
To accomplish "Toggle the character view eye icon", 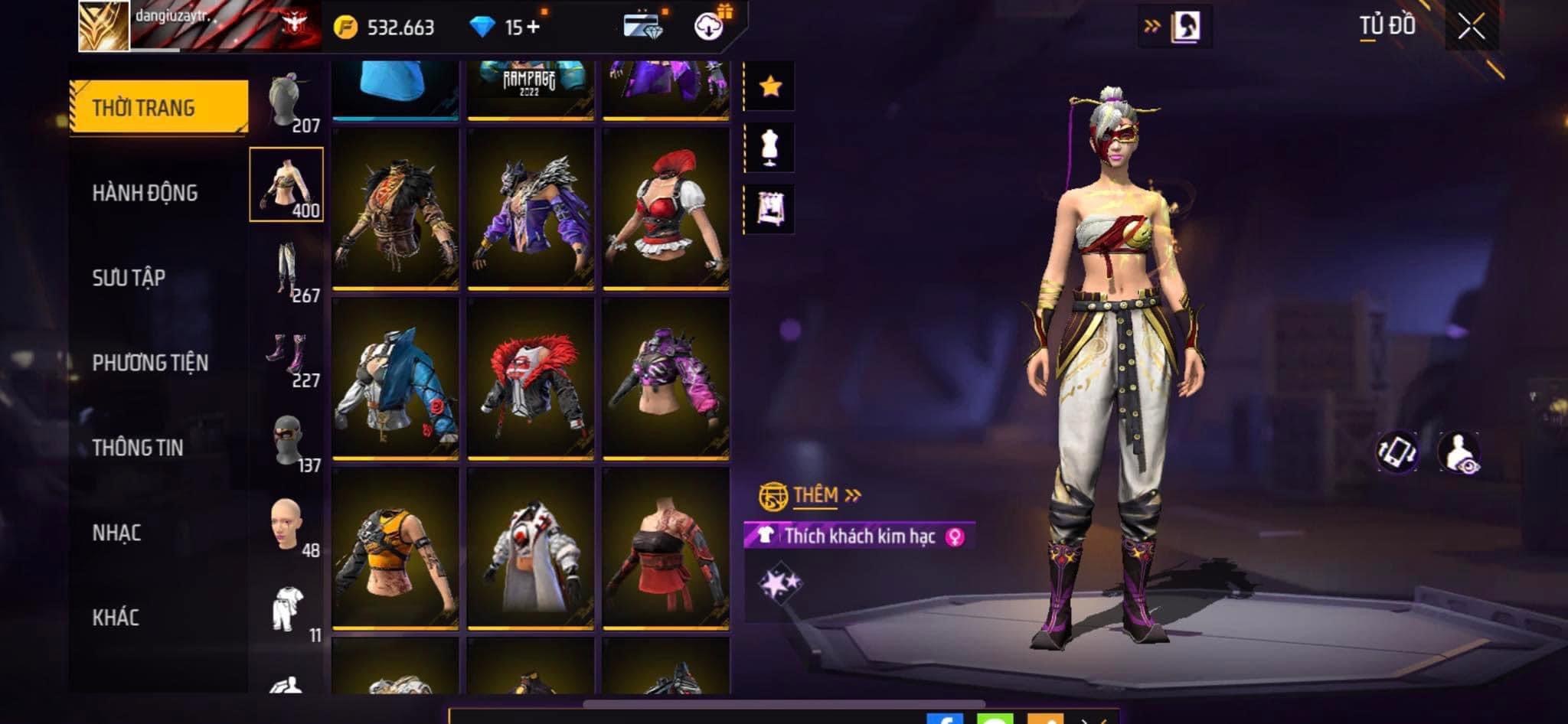I will (x=1459, y=452).
